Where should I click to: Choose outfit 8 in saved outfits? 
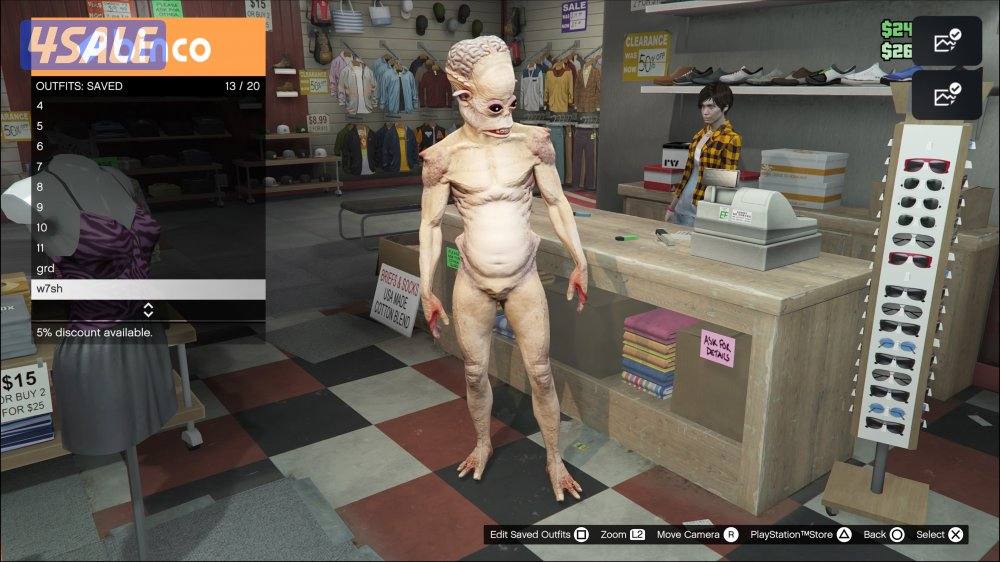click(x=148, y=187)
